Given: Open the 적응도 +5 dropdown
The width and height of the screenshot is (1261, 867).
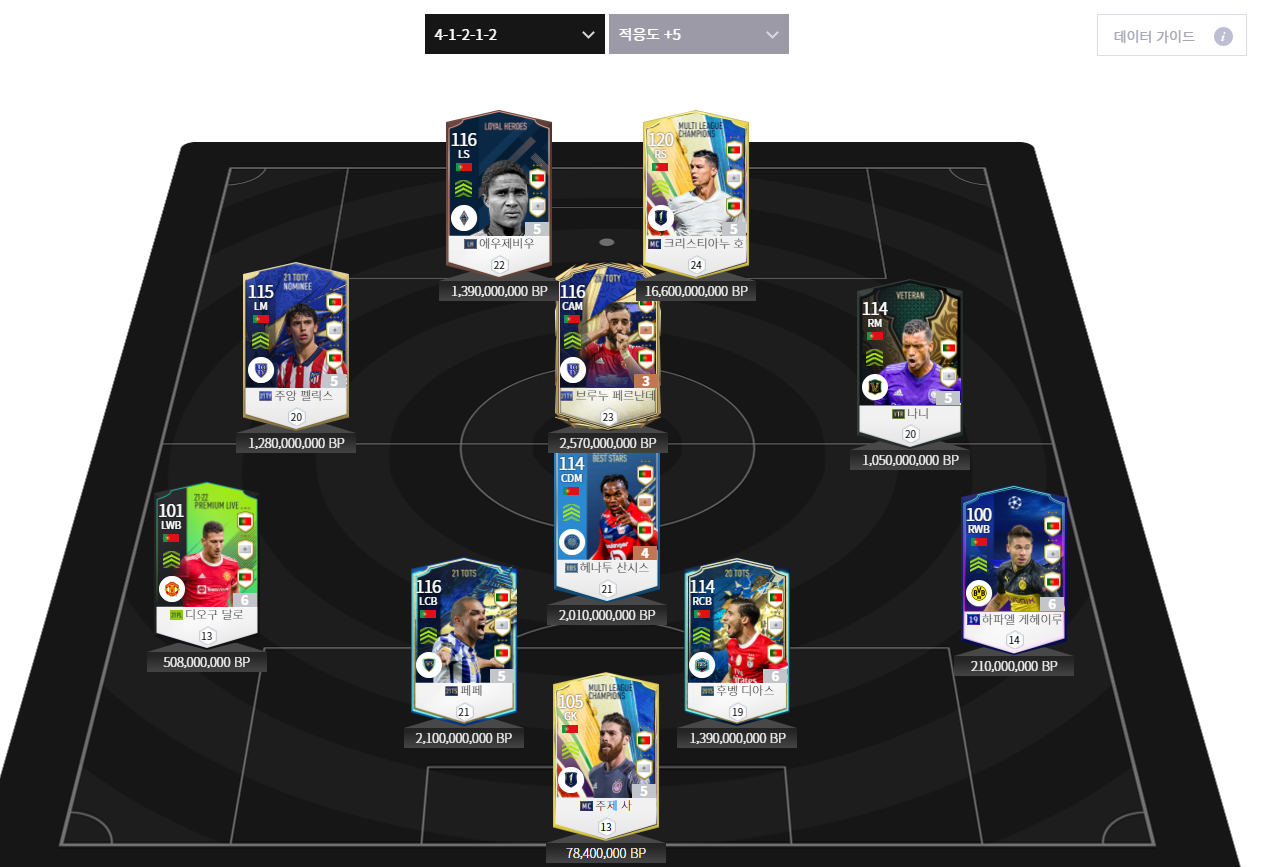Looking at the screenshot, I should click(x=698, y=34).
